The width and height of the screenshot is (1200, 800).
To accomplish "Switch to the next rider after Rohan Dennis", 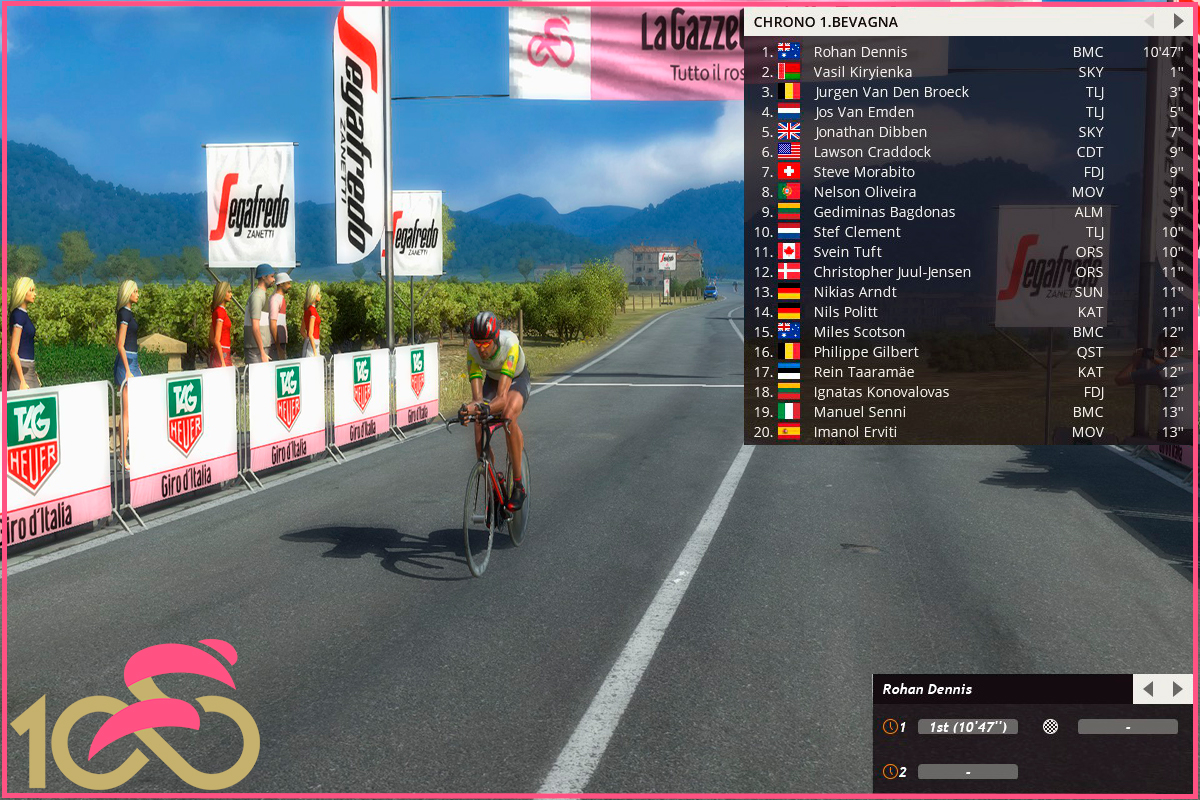I will pyautogui.click(x=1177, y=689).
